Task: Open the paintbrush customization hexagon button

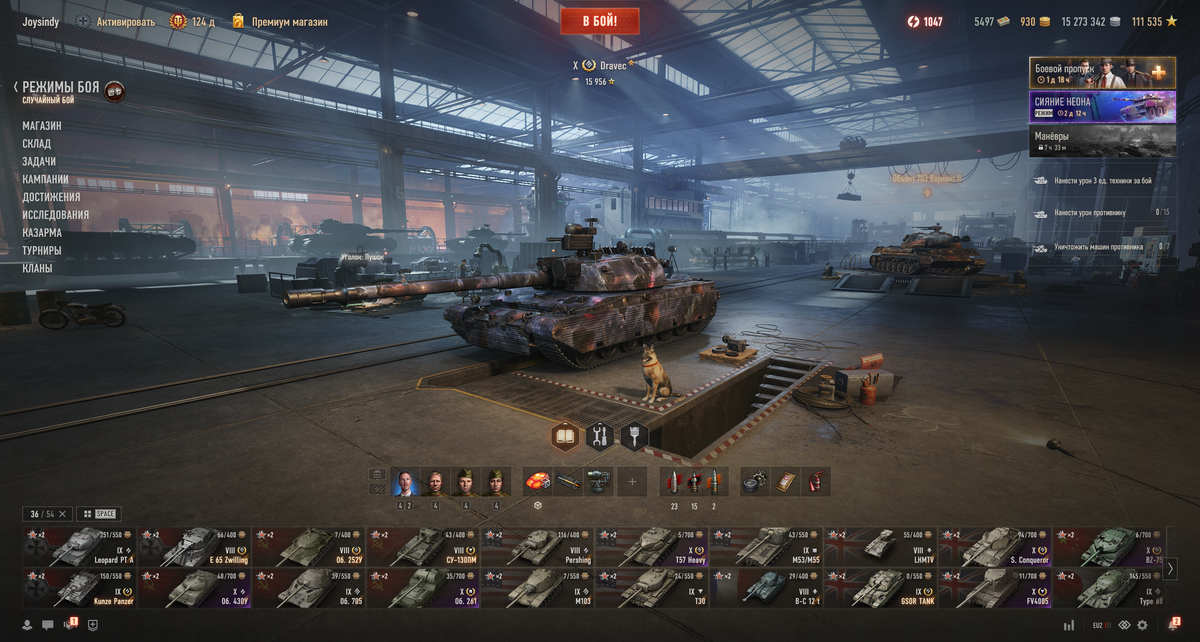Action: tap(634, 436)
